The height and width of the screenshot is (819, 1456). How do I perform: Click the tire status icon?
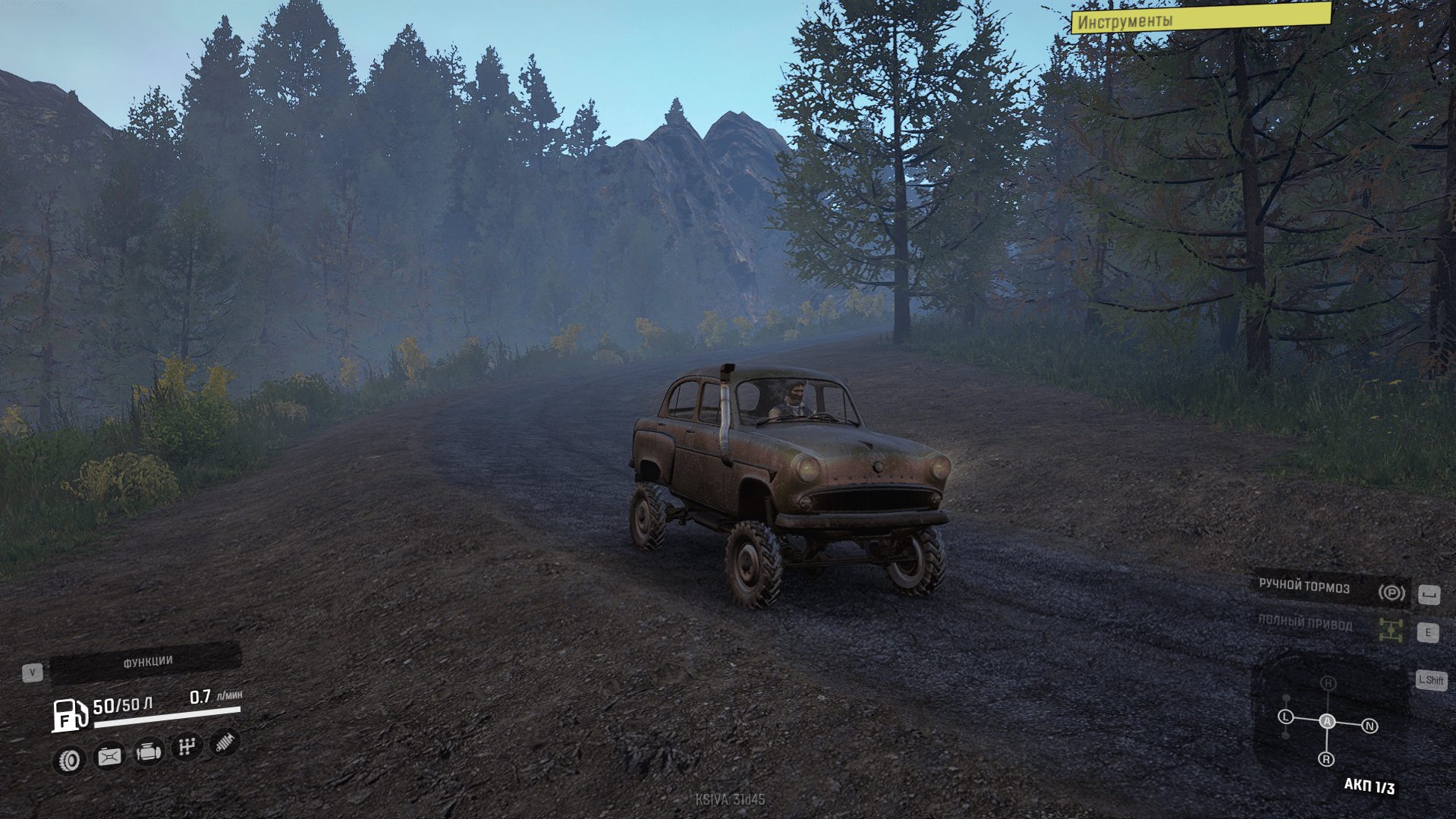[70, 760]
